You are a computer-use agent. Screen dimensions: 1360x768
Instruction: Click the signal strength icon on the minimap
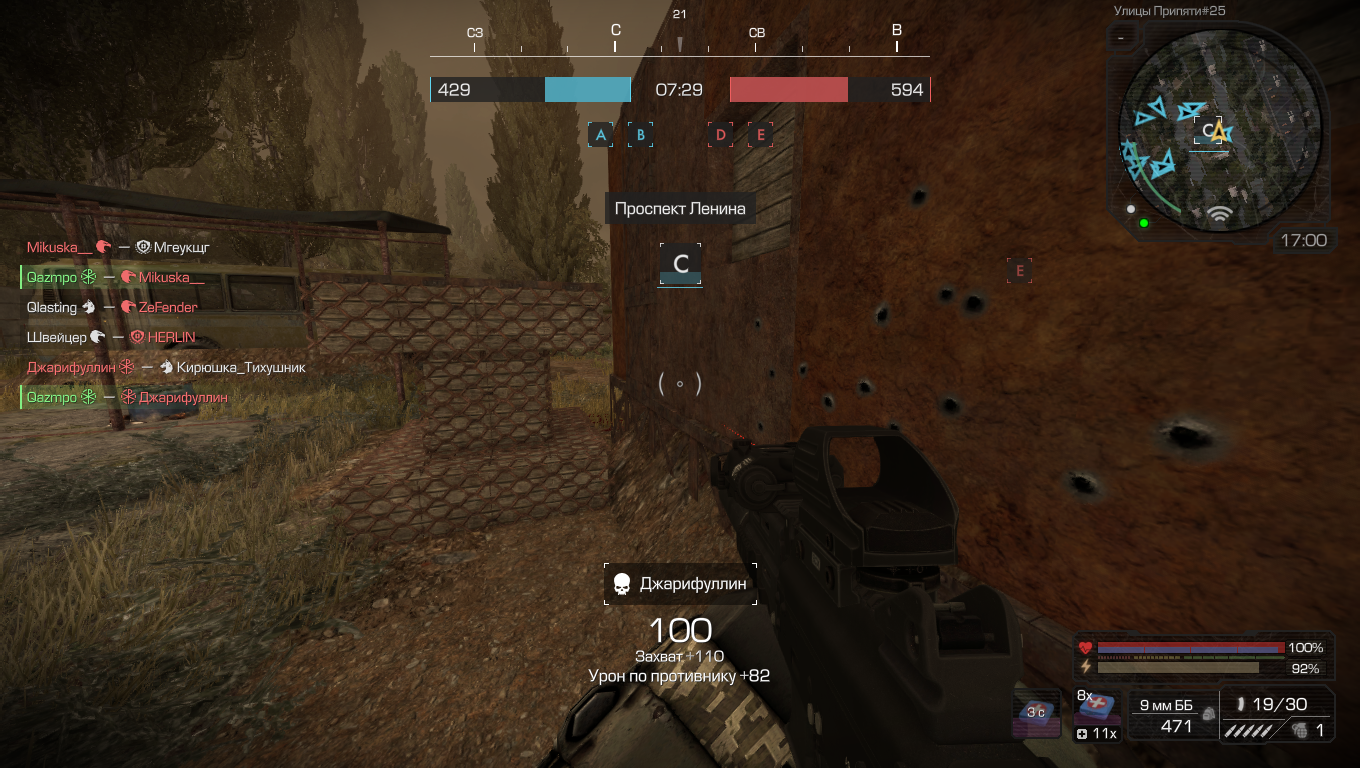[1218, 213]
